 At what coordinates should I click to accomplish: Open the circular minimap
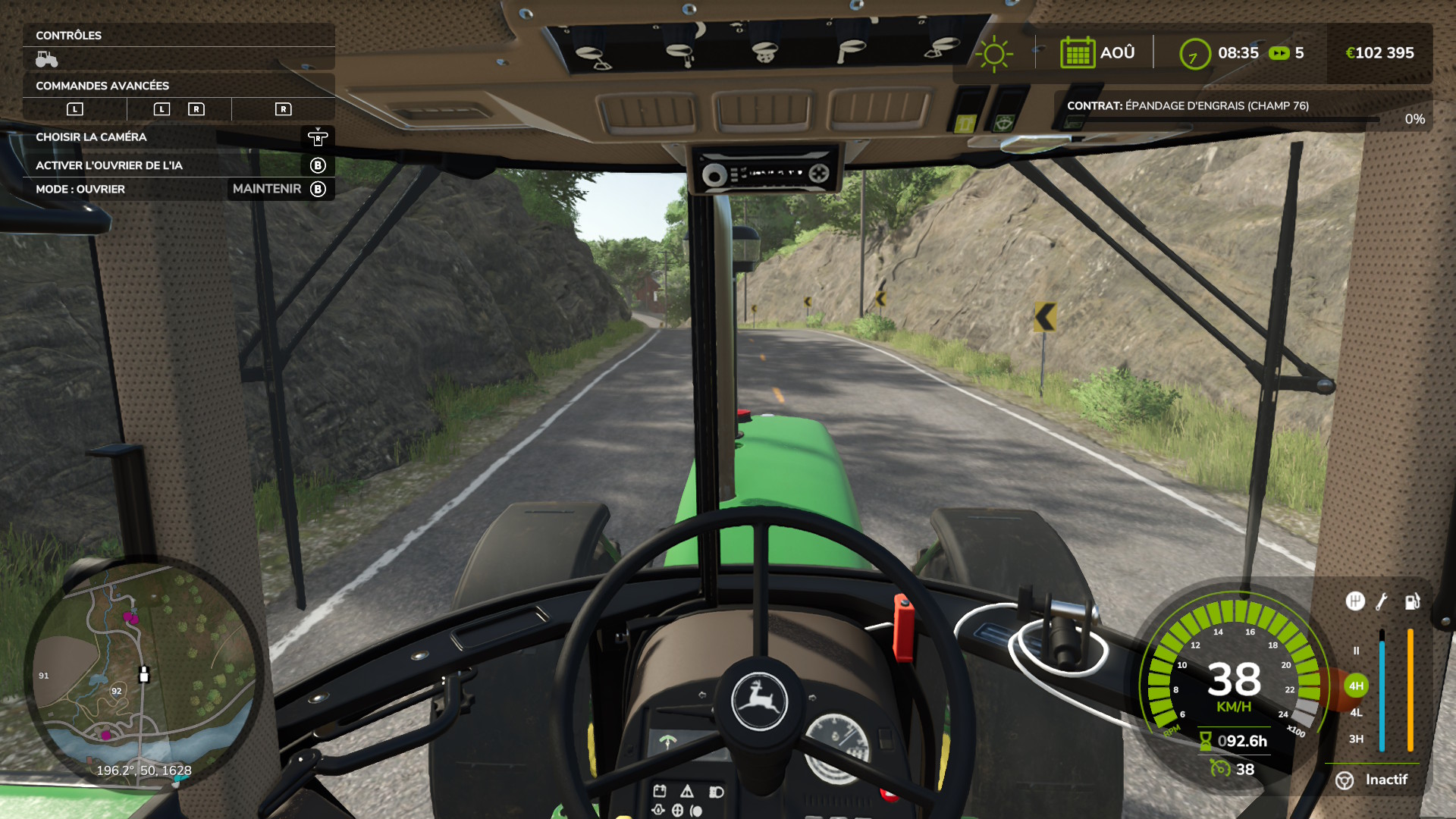click(144, 675)
